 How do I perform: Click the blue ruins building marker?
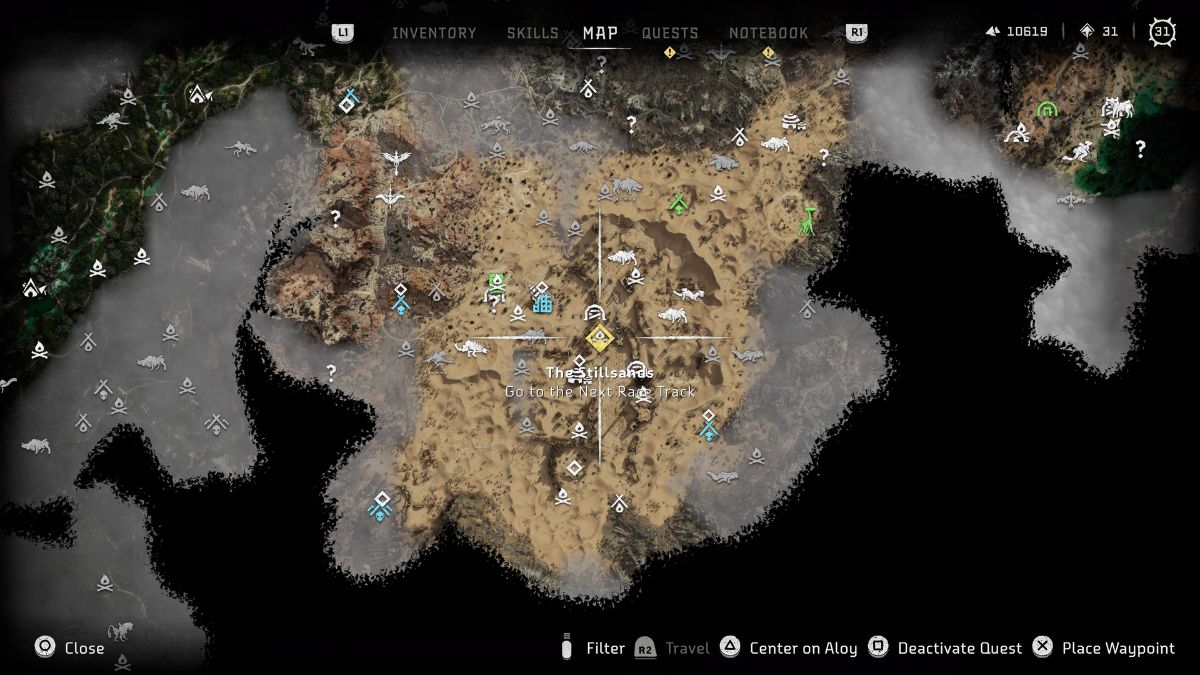pyautogui.click(x=542, y=298)
